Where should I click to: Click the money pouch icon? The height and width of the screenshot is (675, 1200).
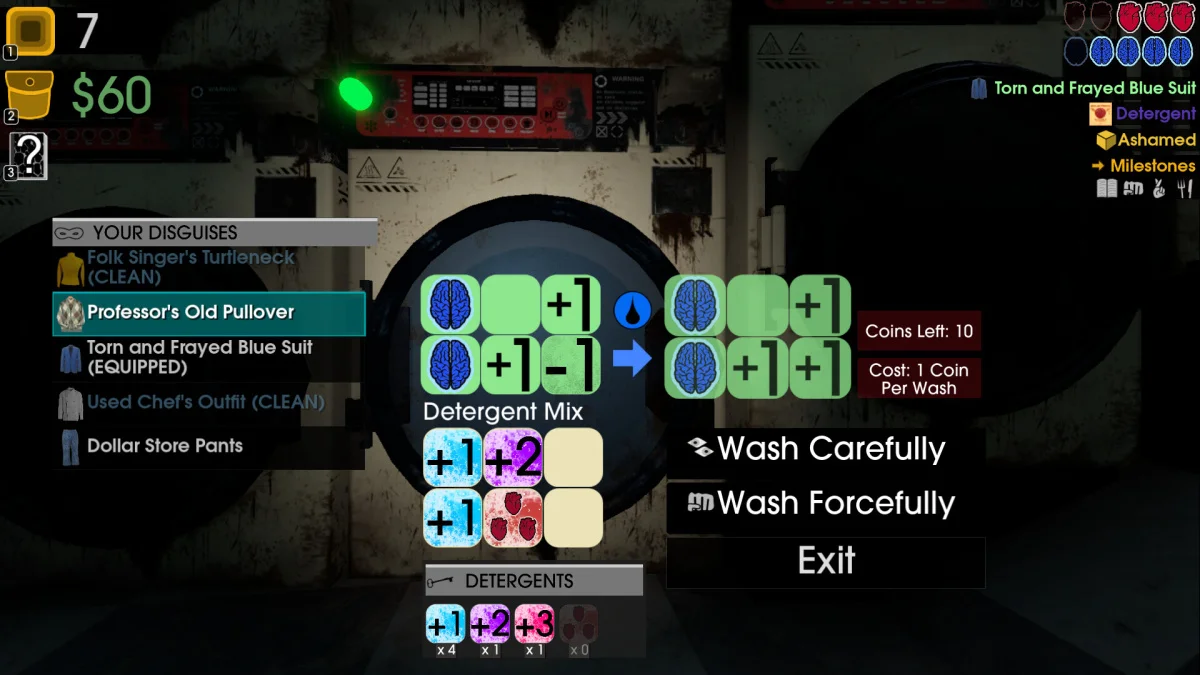(x=30, y=95)
